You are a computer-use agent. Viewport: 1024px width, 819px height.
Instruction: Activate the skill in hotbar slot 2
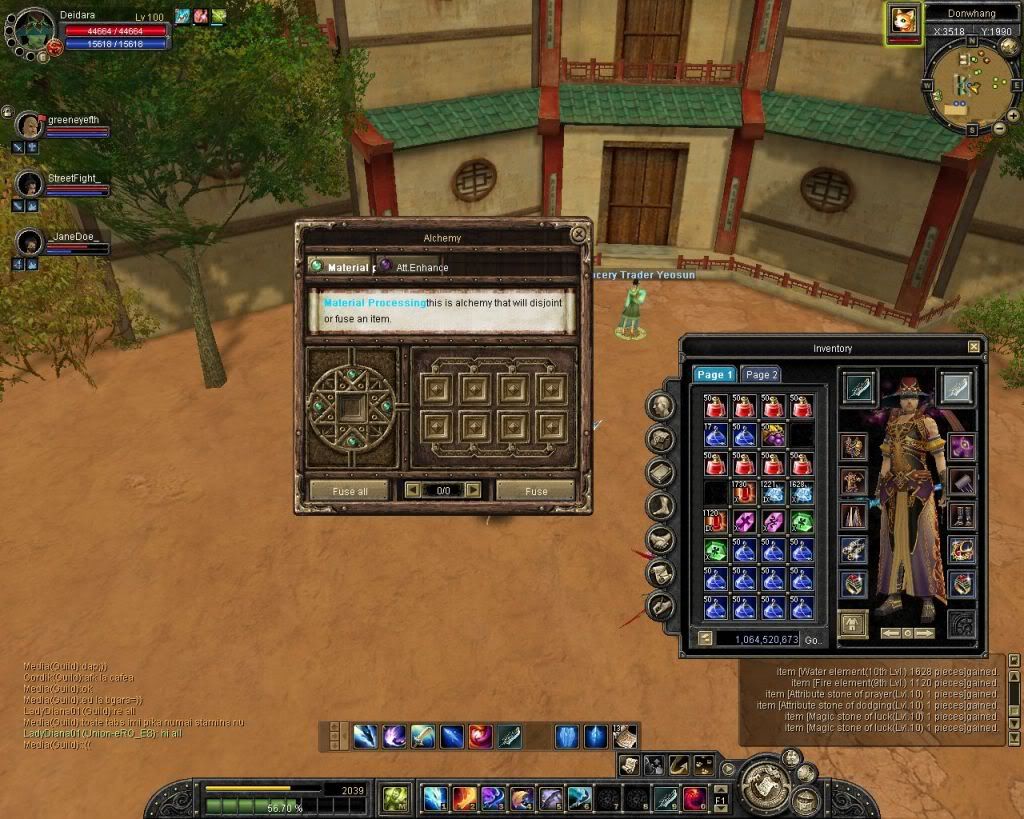463,798
